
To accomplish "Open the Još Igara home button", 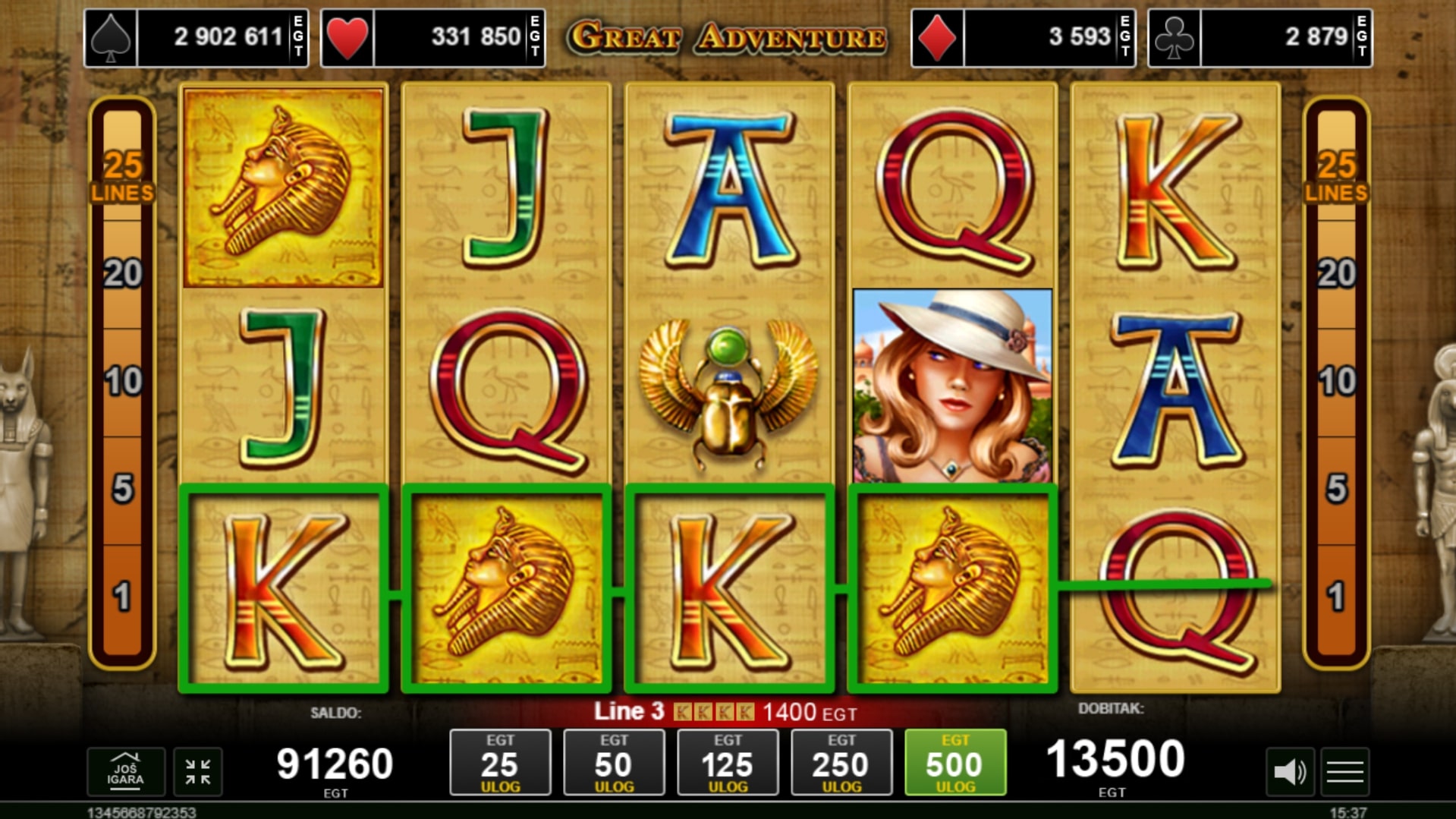I will pyautogui.click(x=125, y=772).
